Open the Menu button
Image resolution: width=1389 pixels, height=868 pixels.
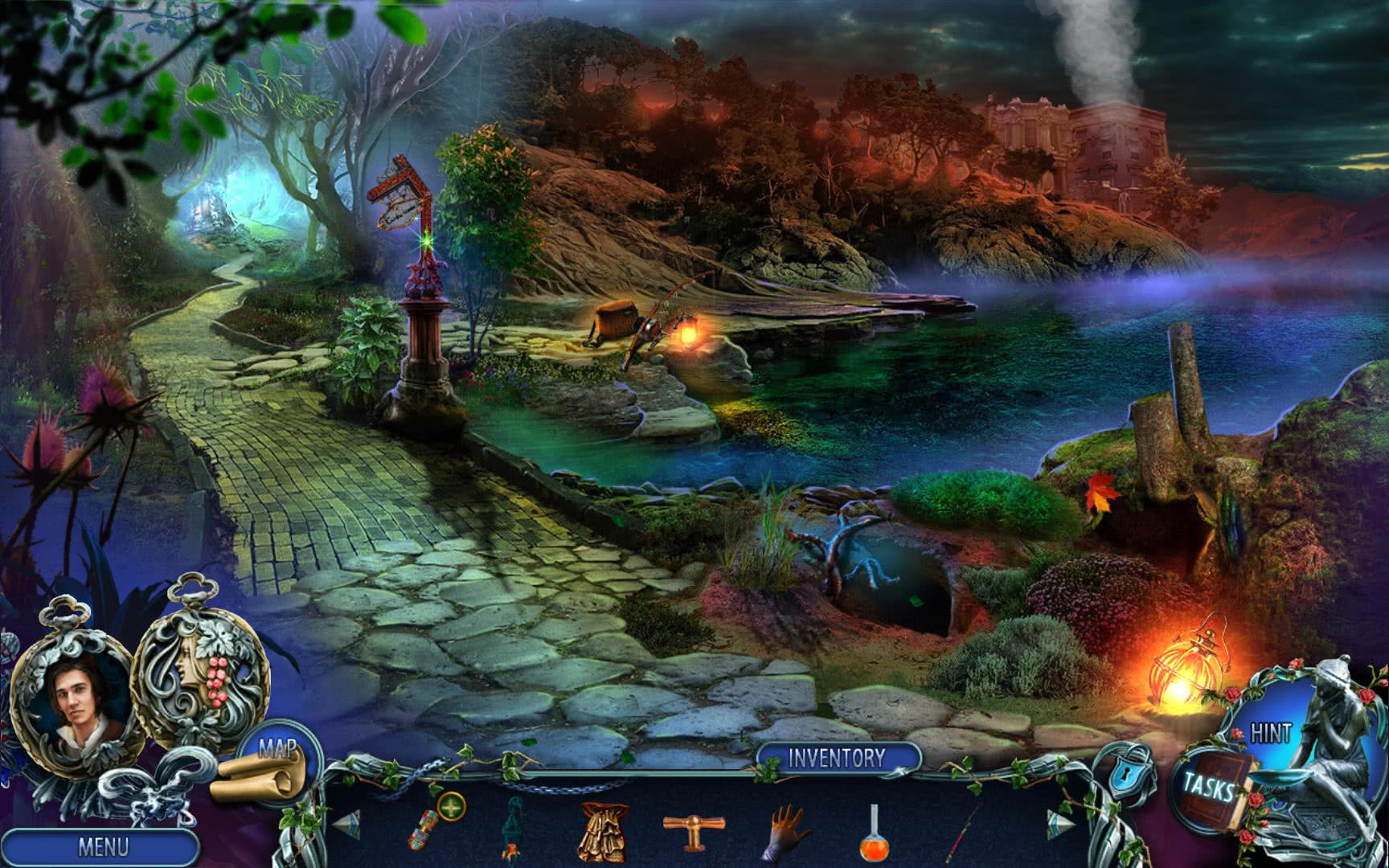pos(102,846)
